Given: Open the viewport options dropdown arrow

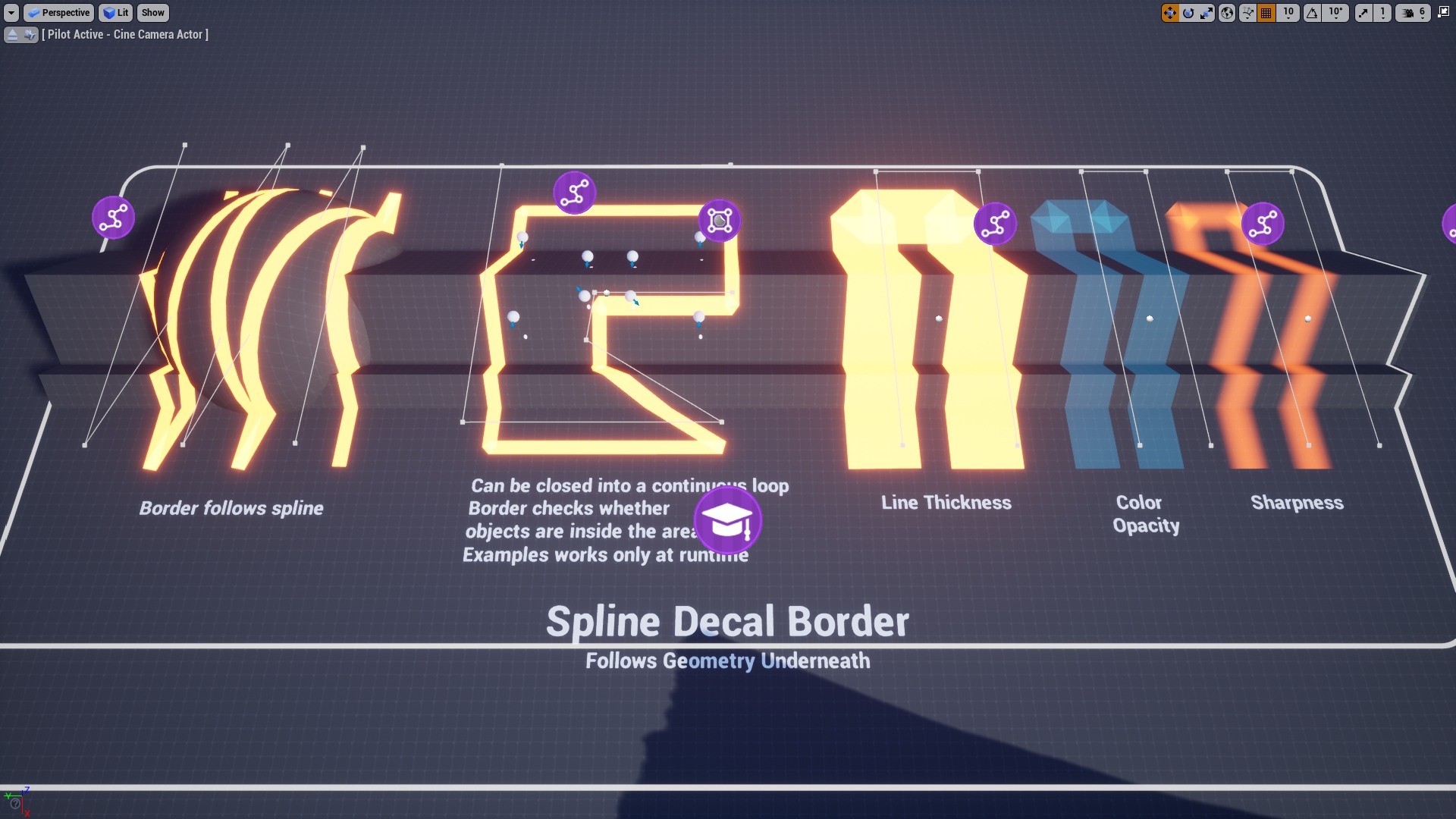Looking at the screenshot, I should [12, 13].
